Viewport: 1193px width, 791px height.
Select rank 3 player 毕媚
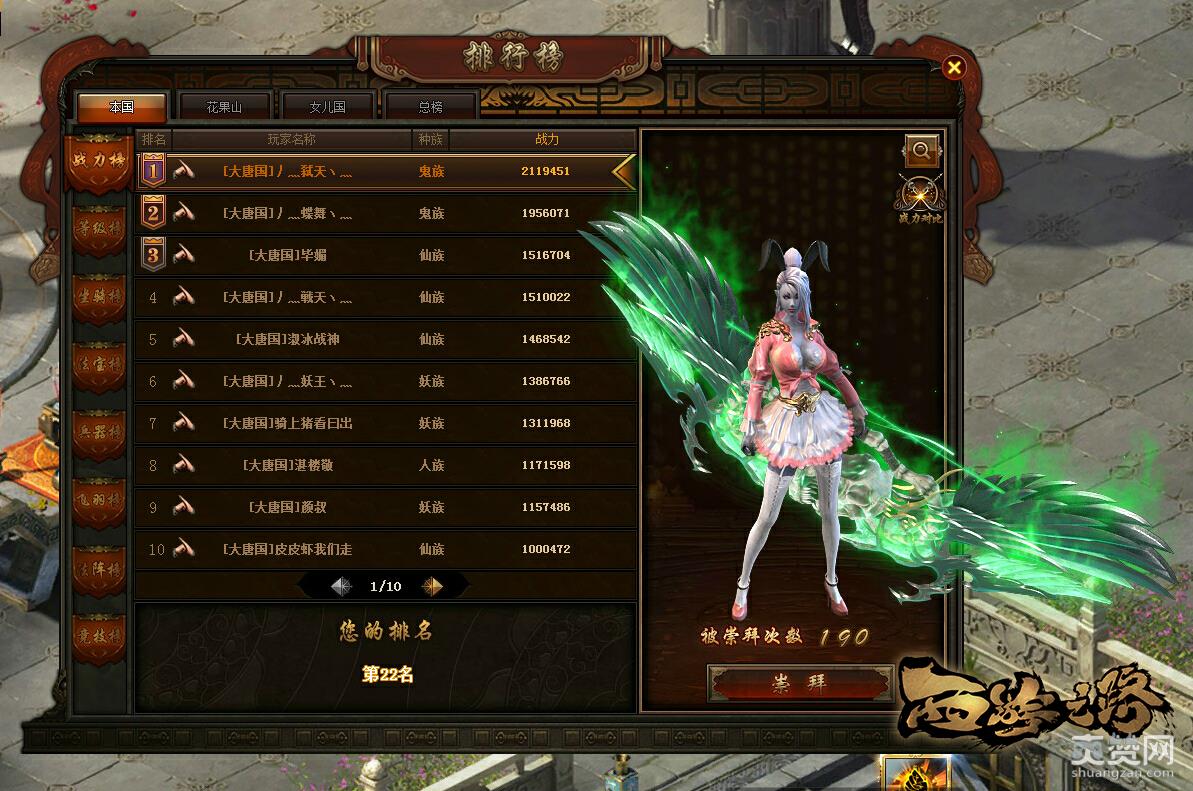click(x=386, y=255)
